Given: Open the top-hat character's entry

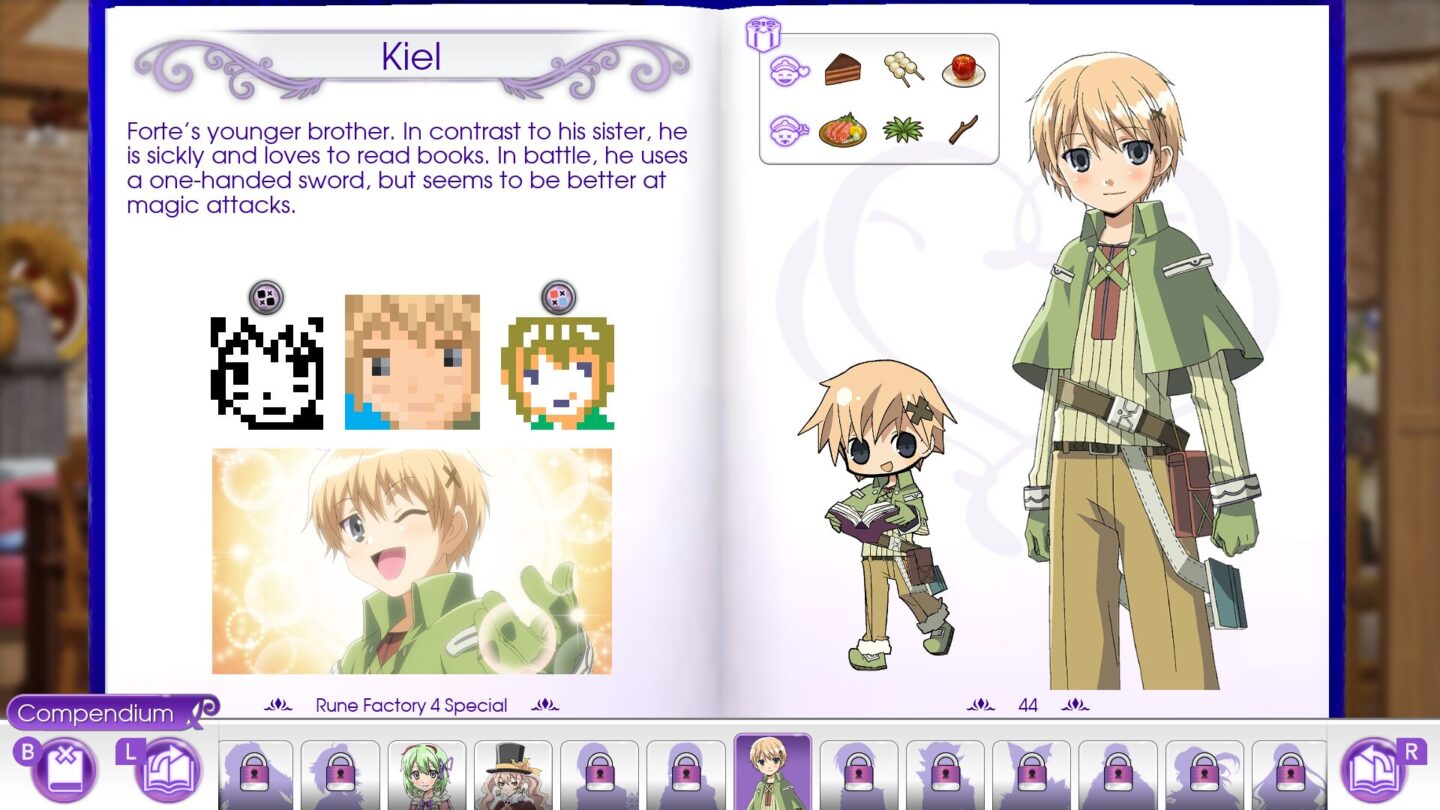Looking at the screenshot, I should pos(513,773).
